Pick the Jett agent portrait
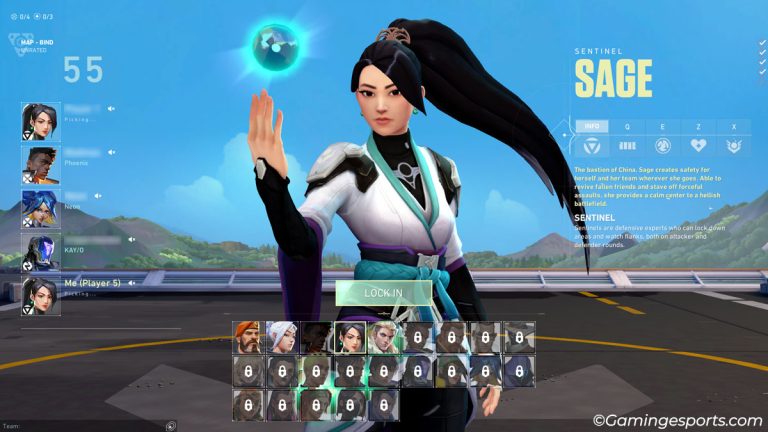768x432 pixels. (x=282, y=337)
